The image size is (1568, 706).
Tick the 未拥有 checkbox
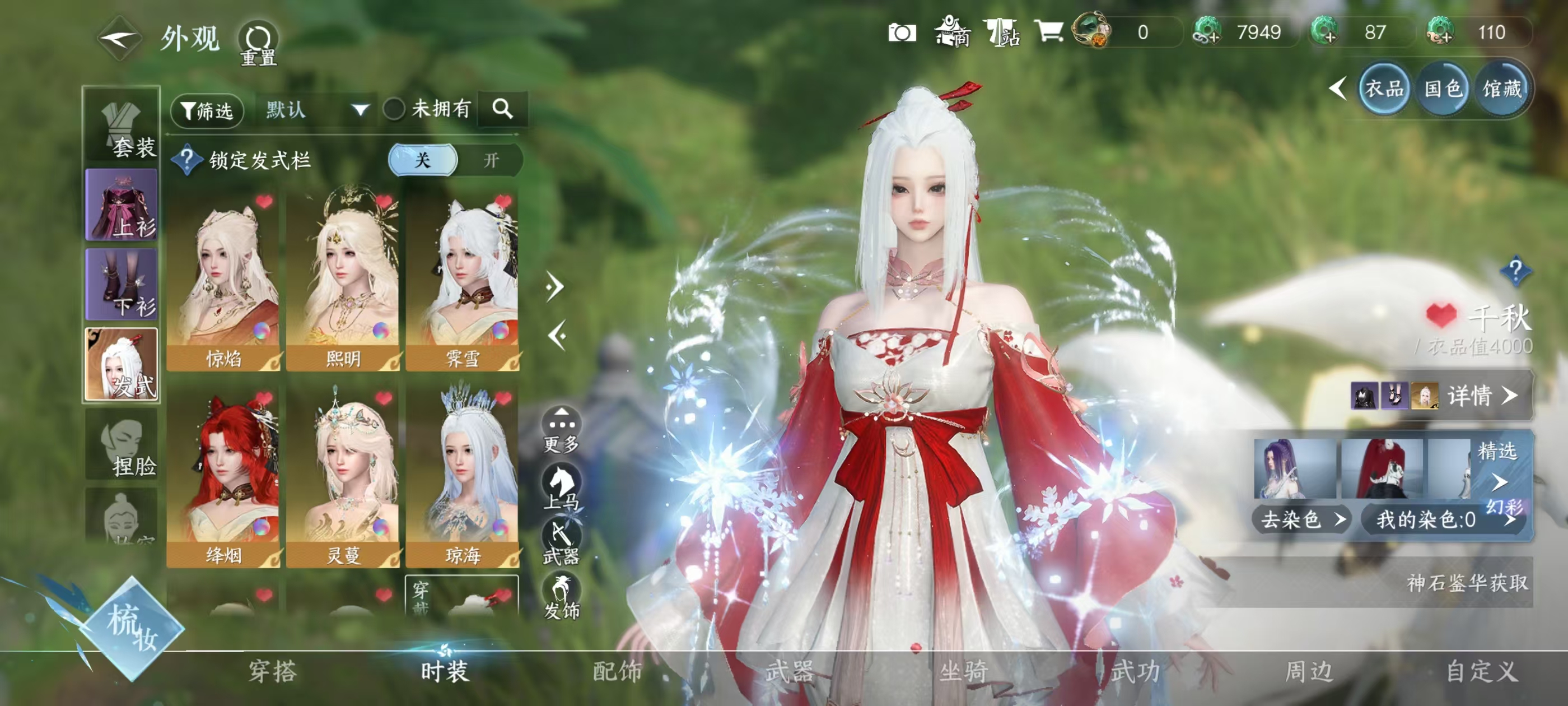coord(394,110)
